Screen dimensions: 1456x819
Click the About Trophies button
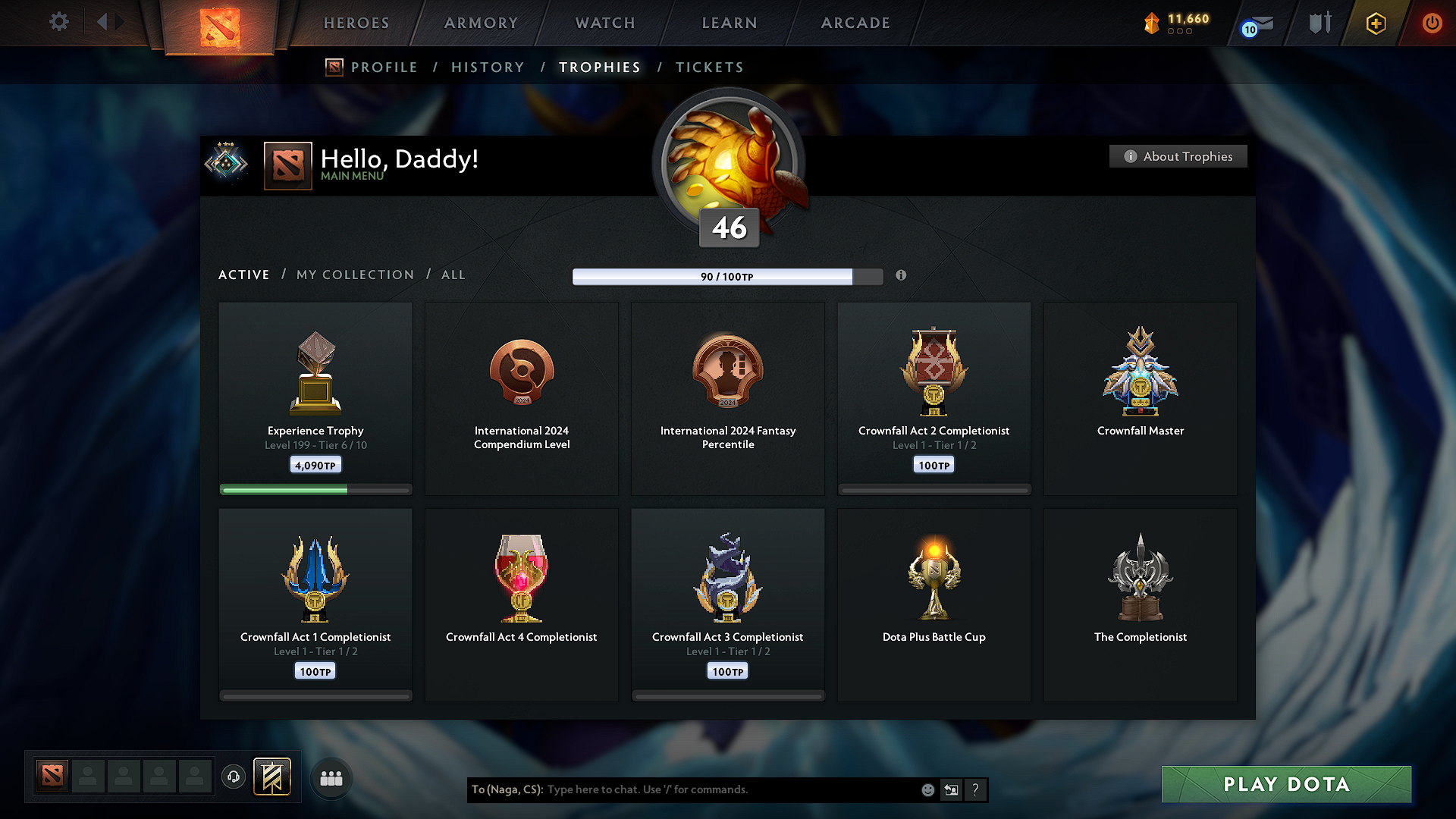pyautogui.click(x=1178, y=156)
